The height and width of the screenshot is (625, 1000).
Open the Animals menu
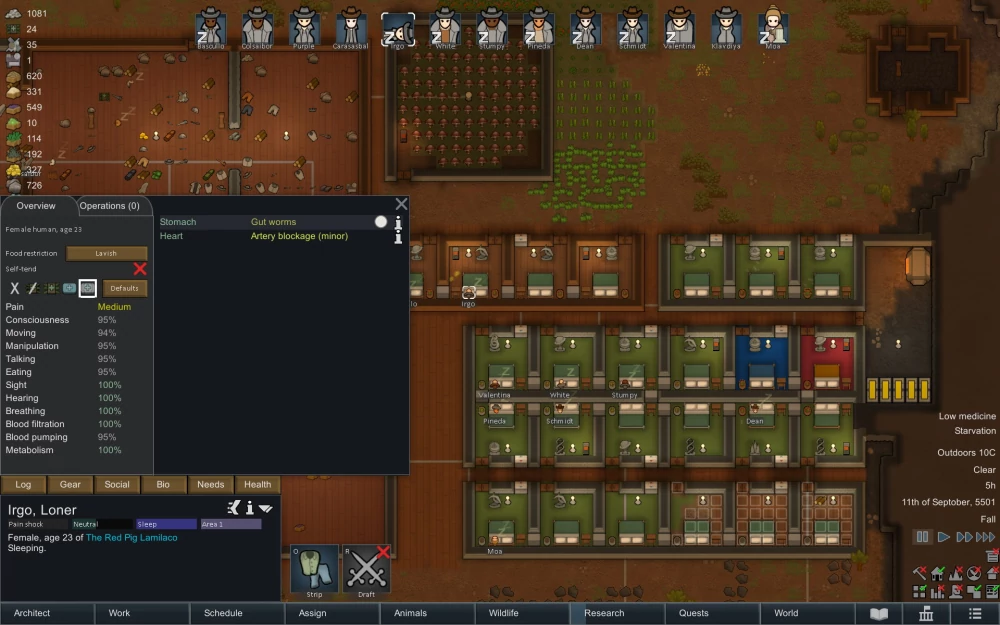[x=410, y=613]
